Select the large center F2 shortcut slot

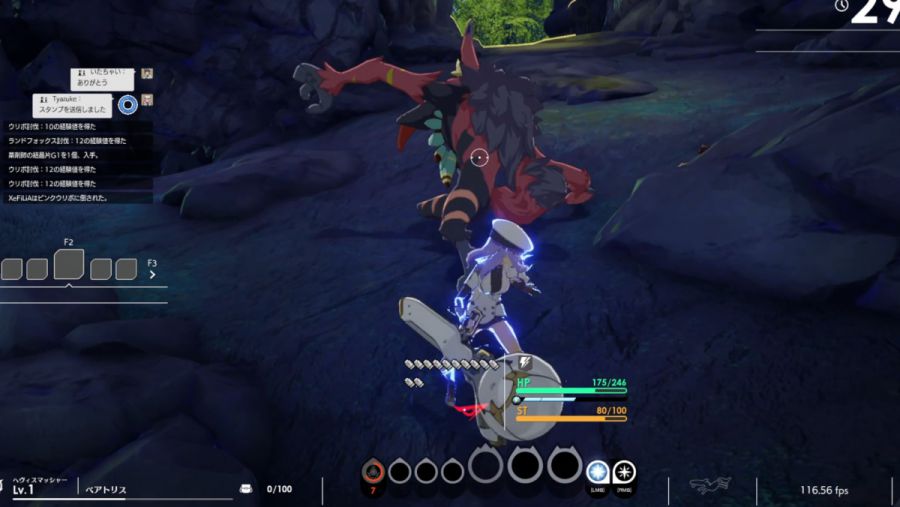[69, 265]
